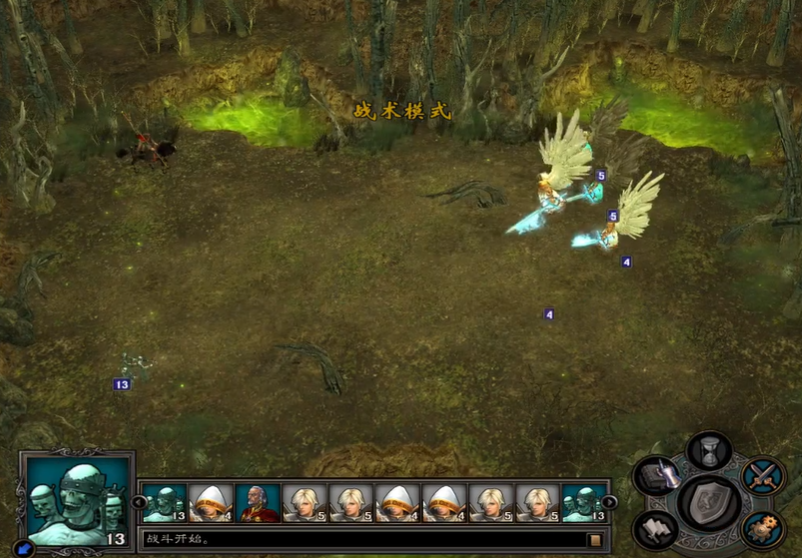Advance the turn order bar with its right arrow
Viewport: 802px width, 558px height.
click(x=609, y=502)
